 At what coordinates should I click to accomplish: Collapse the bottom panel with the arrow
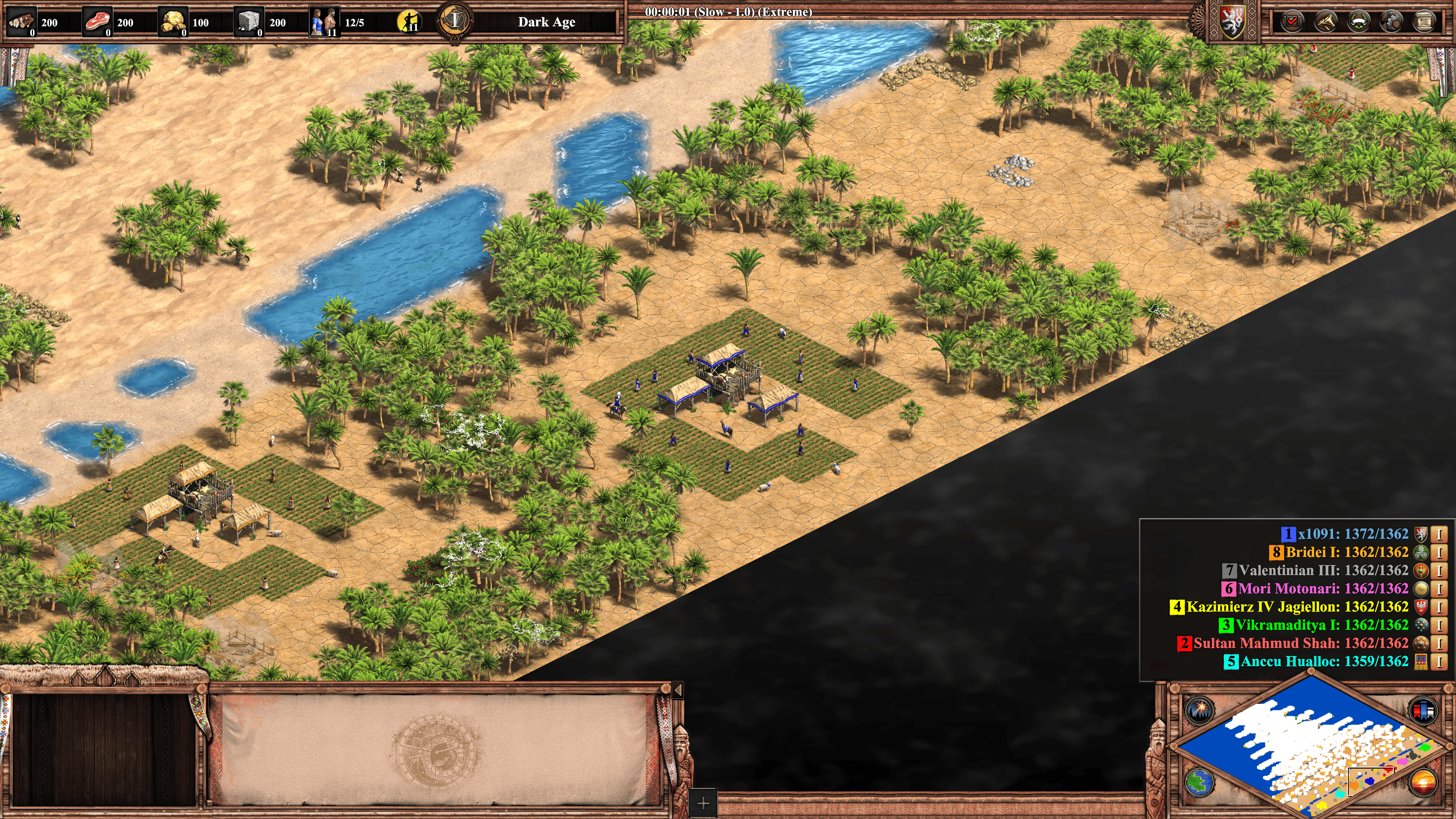tap(678, 690)
